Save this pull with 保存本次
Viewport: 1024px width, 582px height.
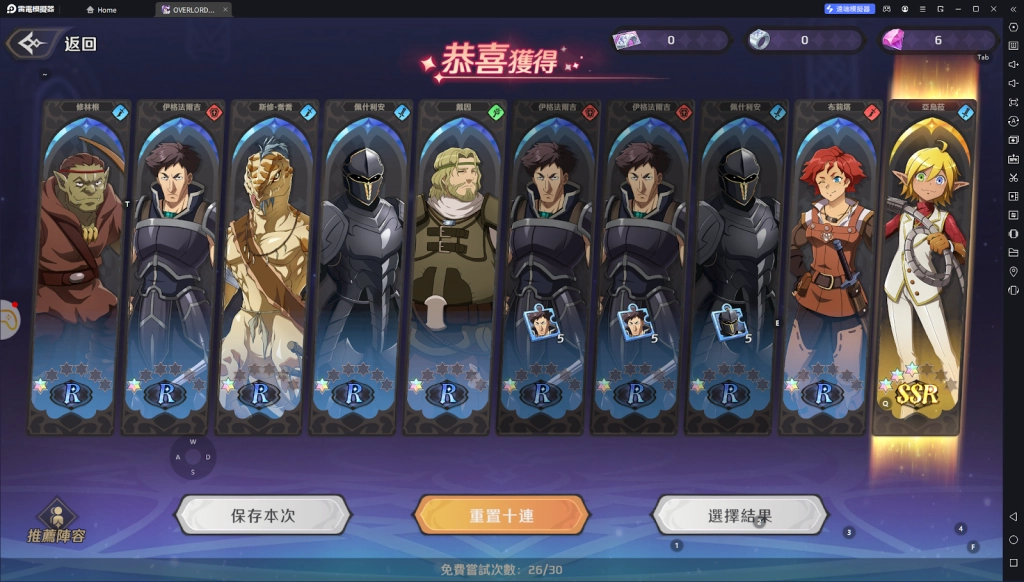pos(263,516)
